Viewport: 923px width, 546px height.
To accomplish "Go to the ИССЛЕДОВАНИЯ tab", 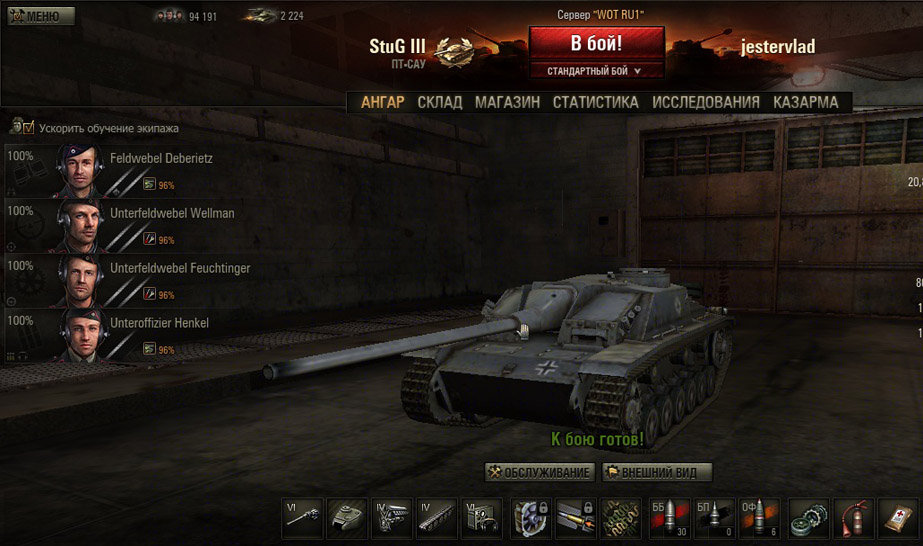I will pos(706,102).
